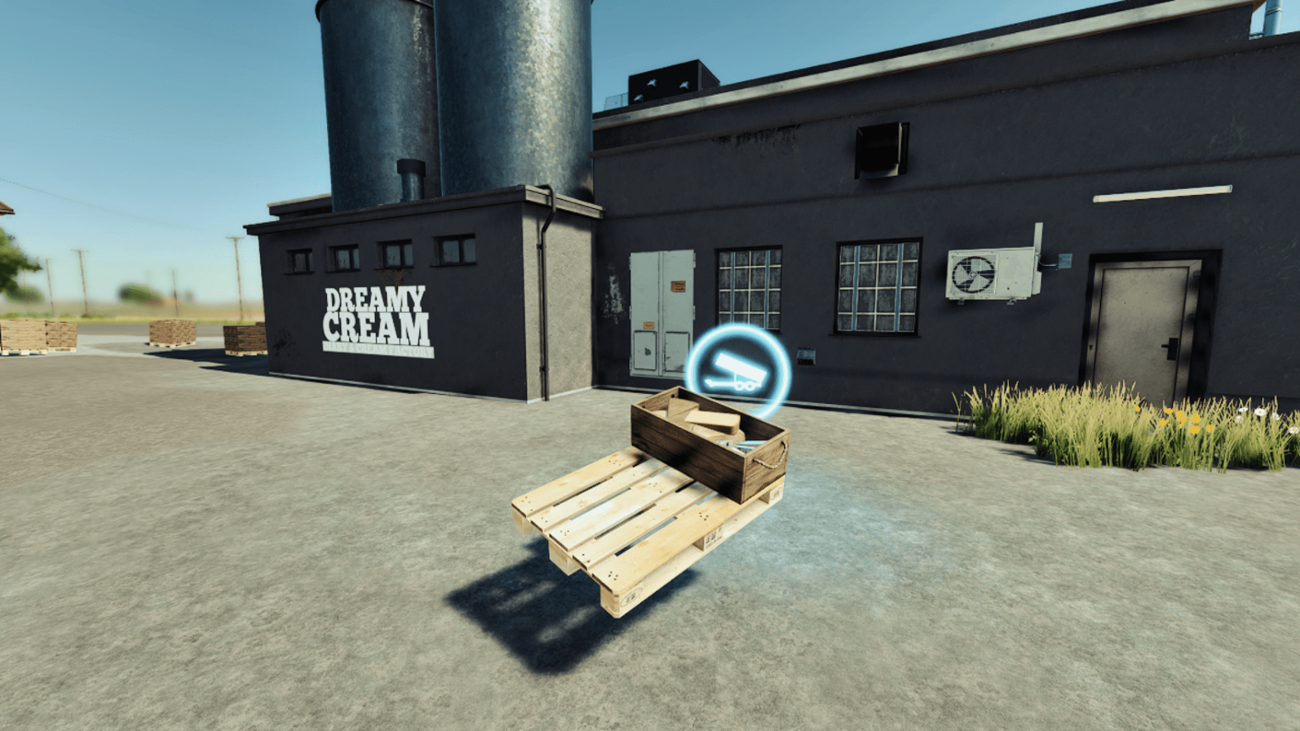Select the distant pallet on the road
Screen dimensions: 1300x731
[170, 332]
